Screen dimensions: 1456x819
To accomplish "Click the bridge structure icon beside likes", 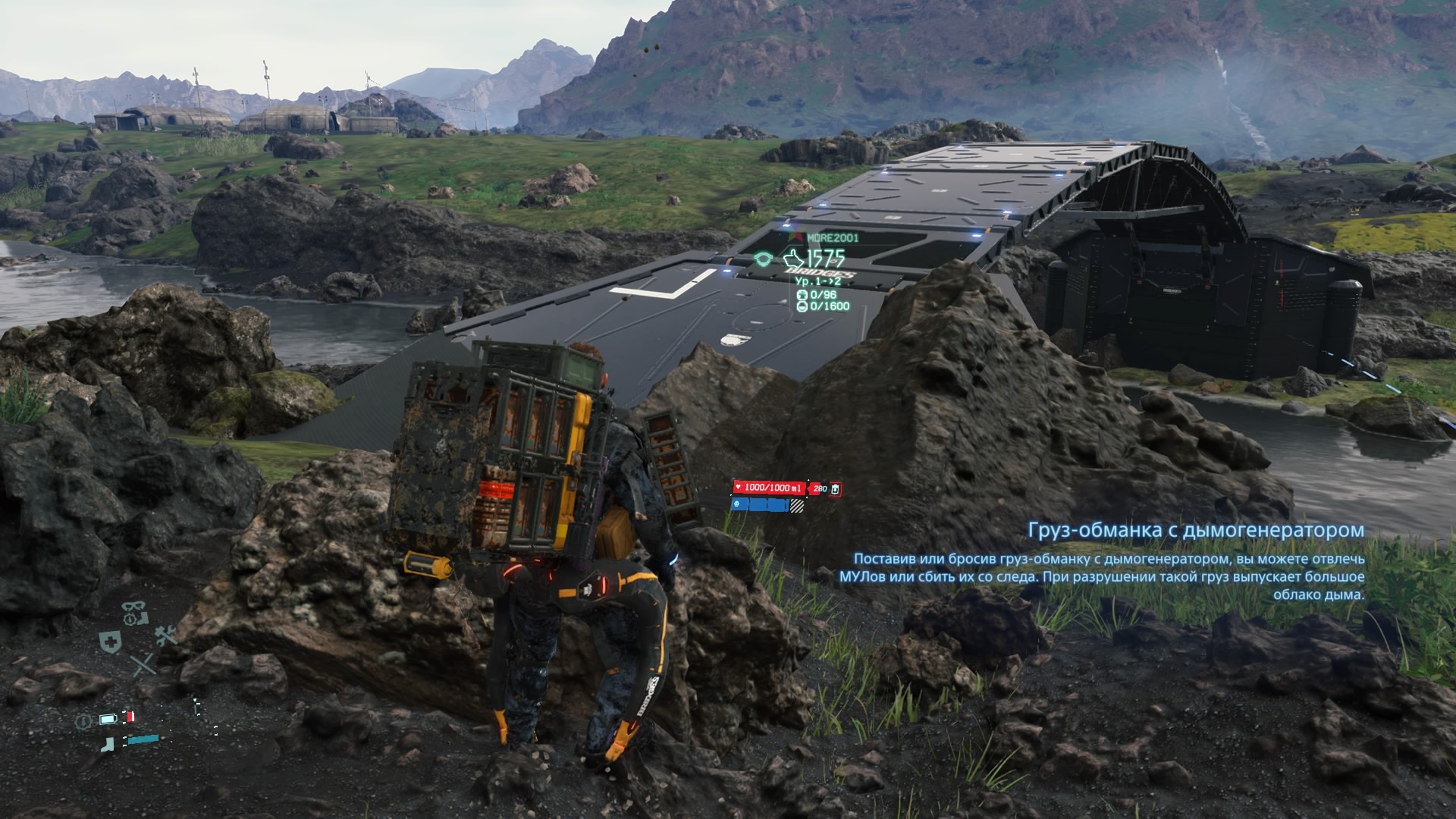I will [764, 259].
